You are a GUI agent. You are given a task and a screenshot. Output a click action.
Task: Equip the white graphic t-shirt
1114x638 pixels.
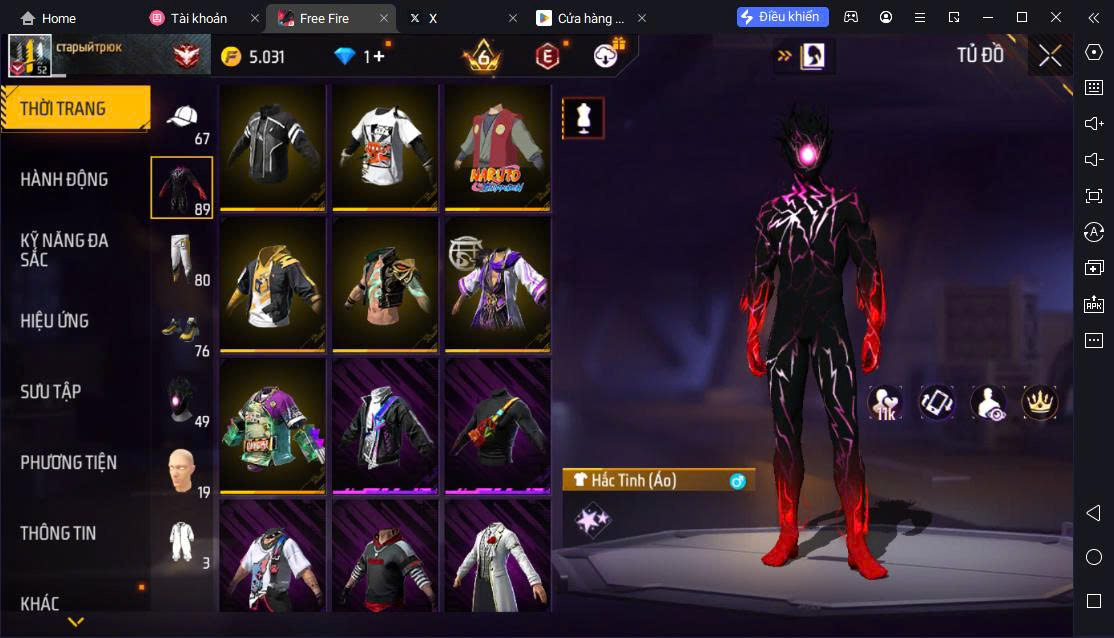(385, 147)
